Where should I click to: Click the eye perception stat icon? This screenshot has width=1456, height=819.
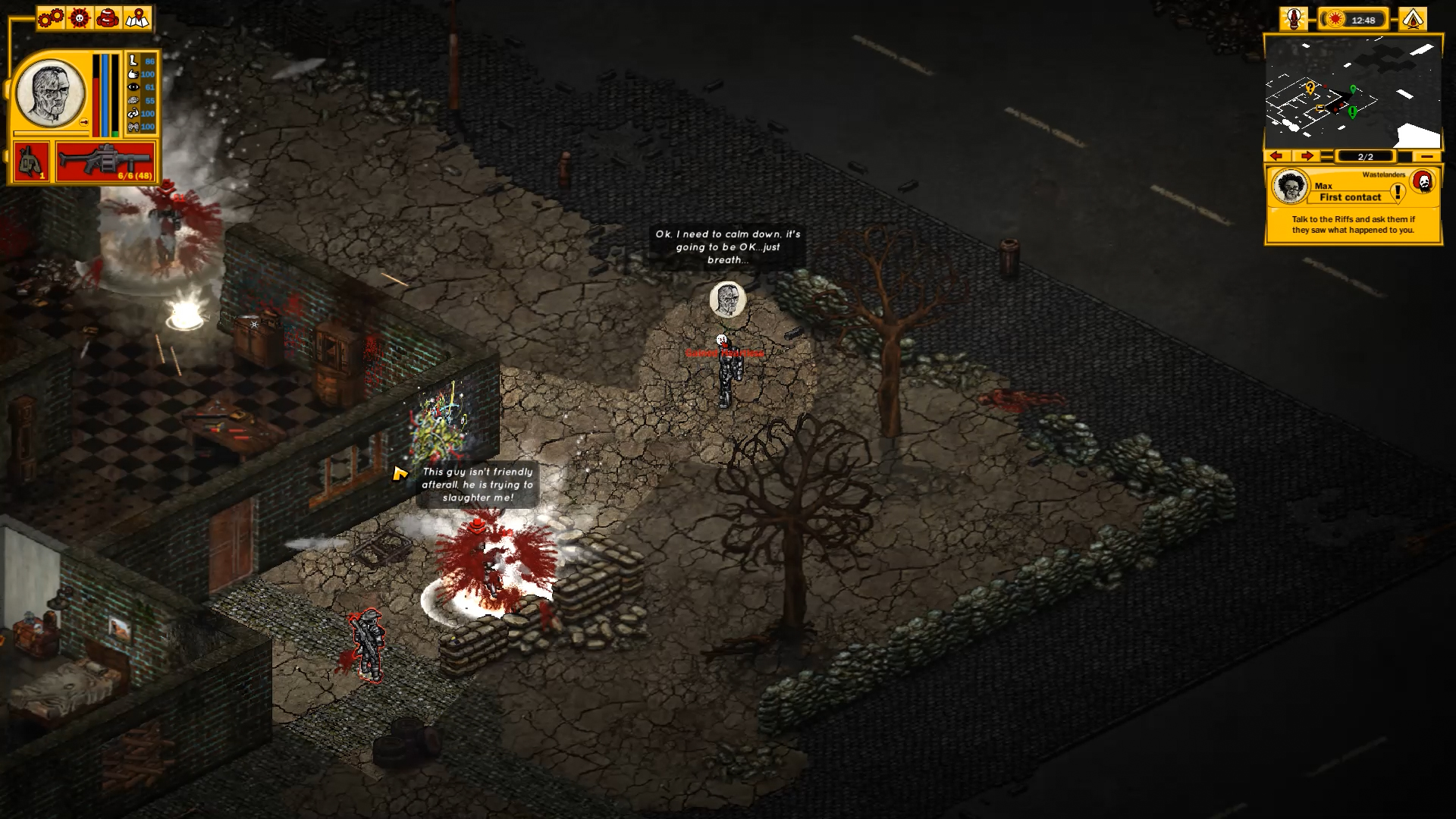[x=133, y=88]
